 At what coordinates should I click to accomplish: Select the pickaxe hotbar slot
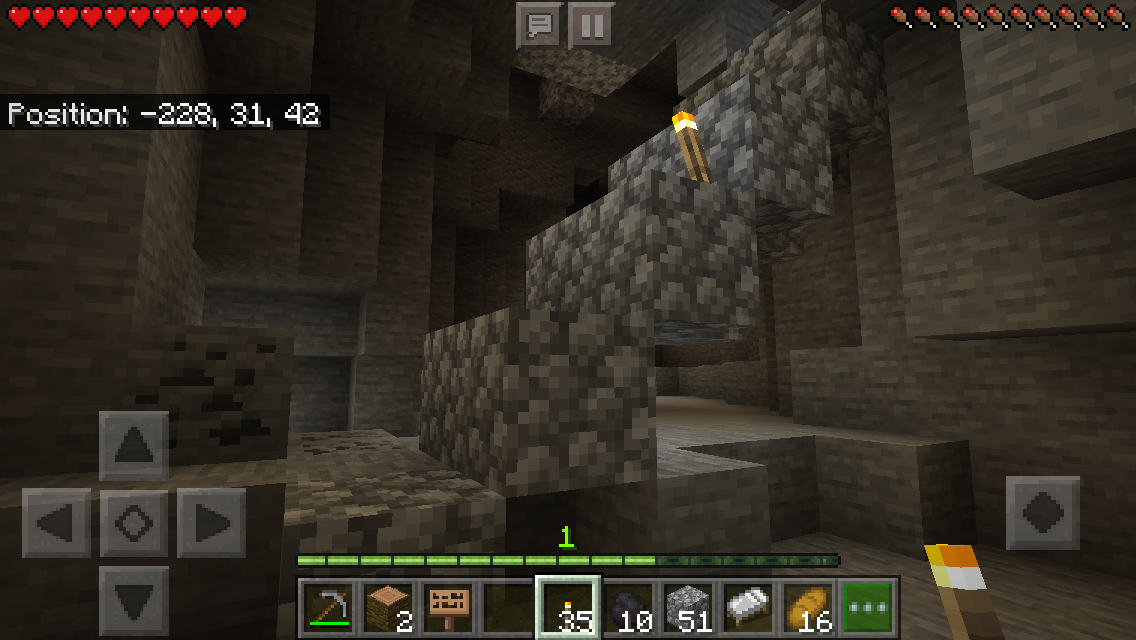(x=327, y=607)
